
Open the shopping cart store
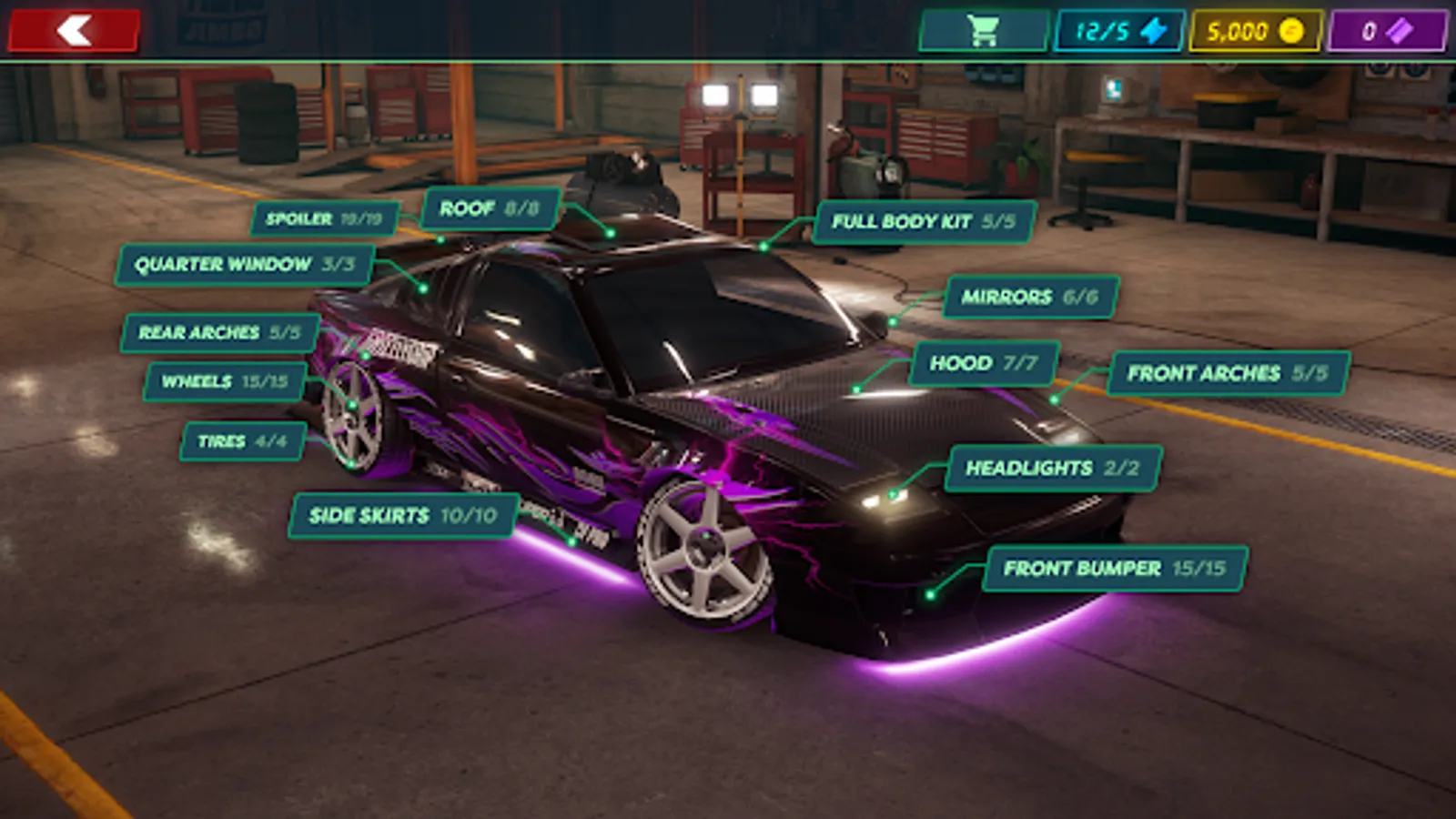(x=983, y=31)
